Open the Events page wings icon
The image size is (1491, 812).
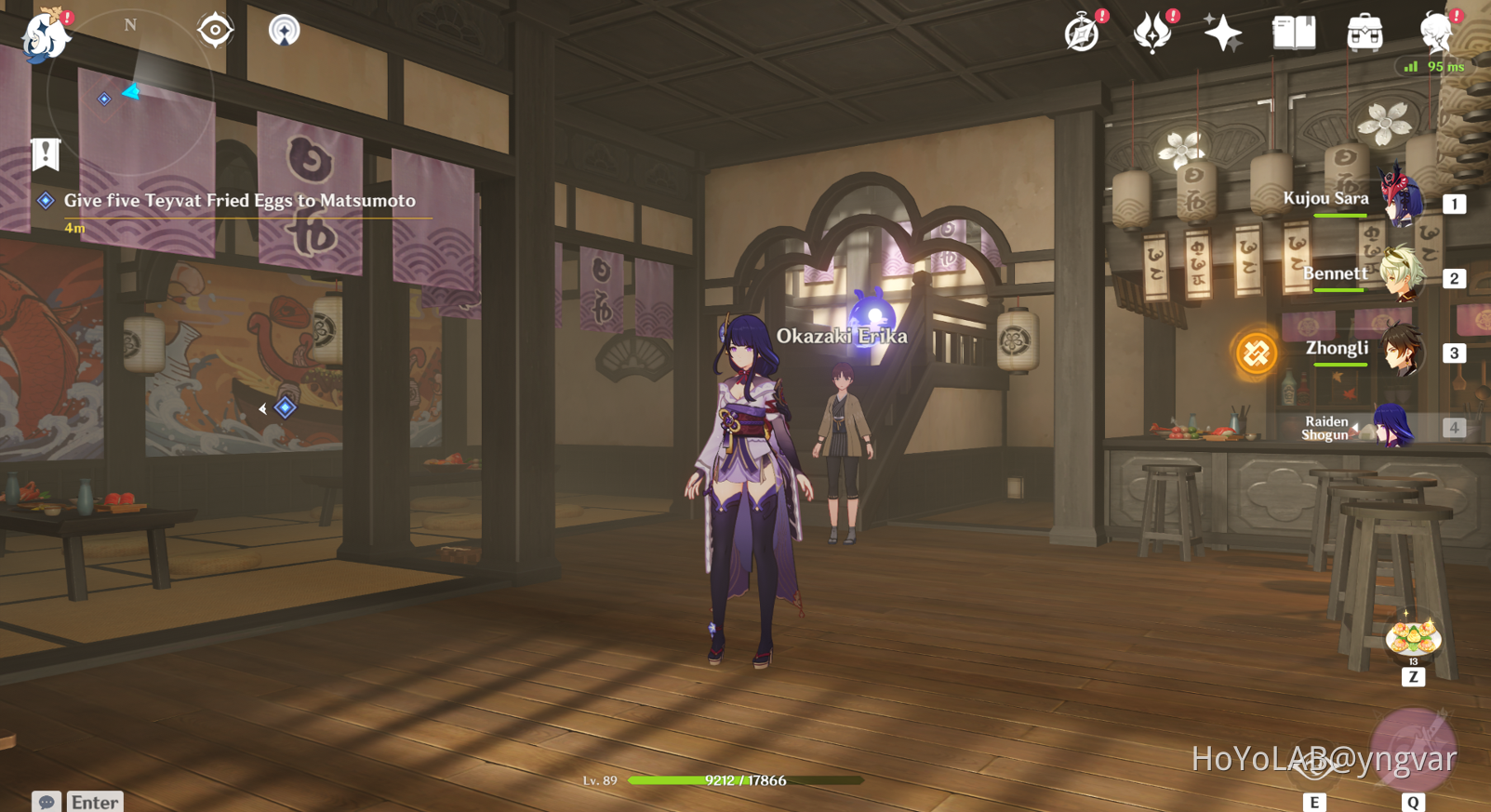coord(1153,33)
